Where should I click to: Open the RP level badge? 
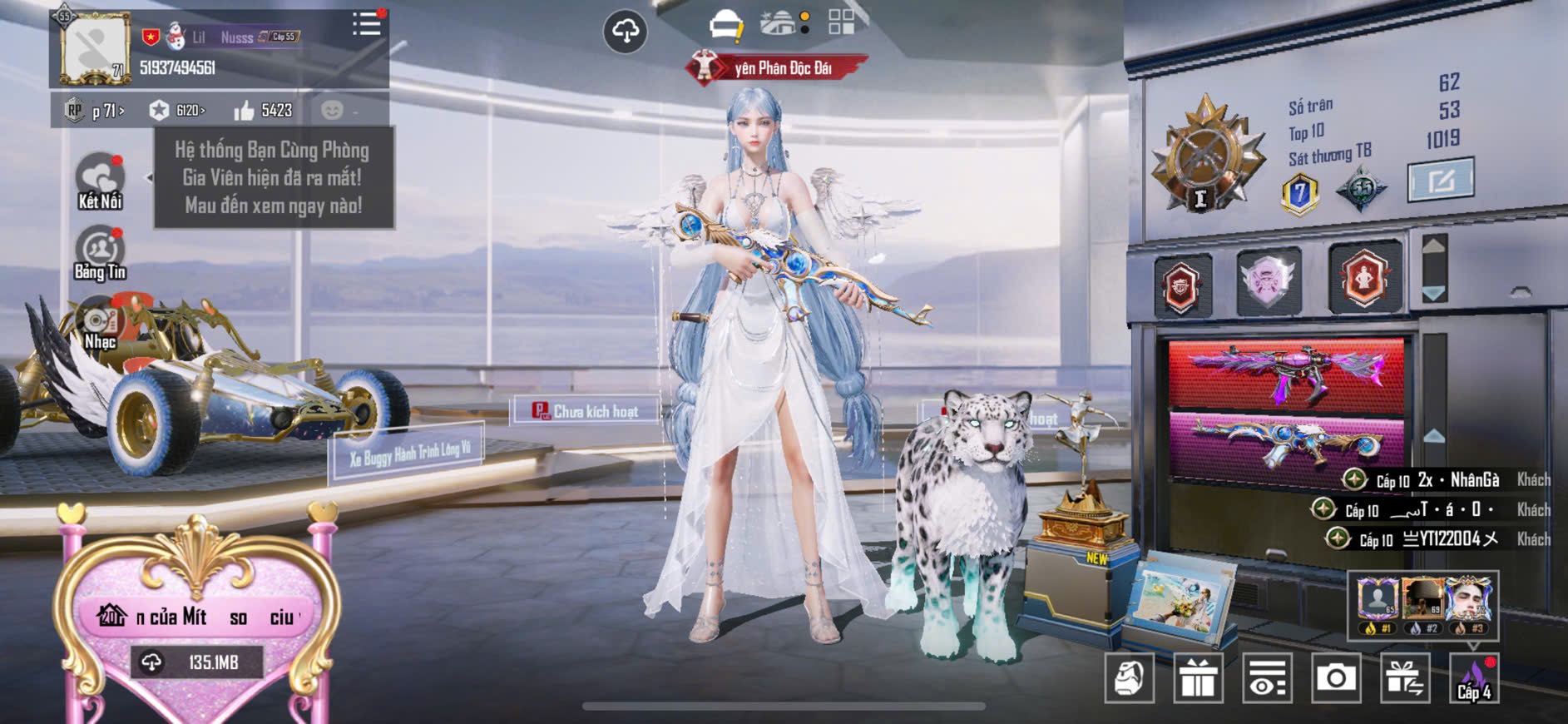[94, 110]
